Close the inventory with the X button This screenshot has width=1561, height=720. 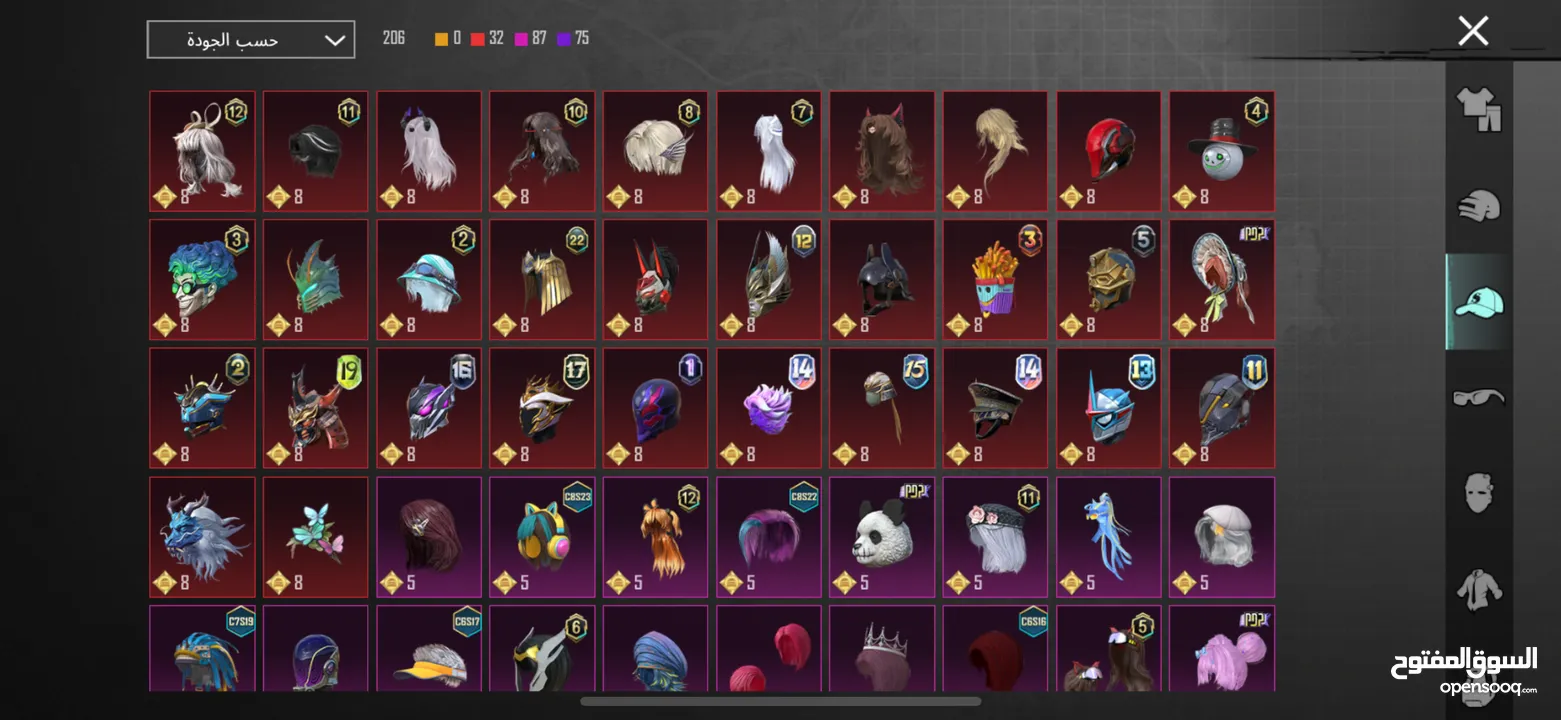tap(1472, 31)
